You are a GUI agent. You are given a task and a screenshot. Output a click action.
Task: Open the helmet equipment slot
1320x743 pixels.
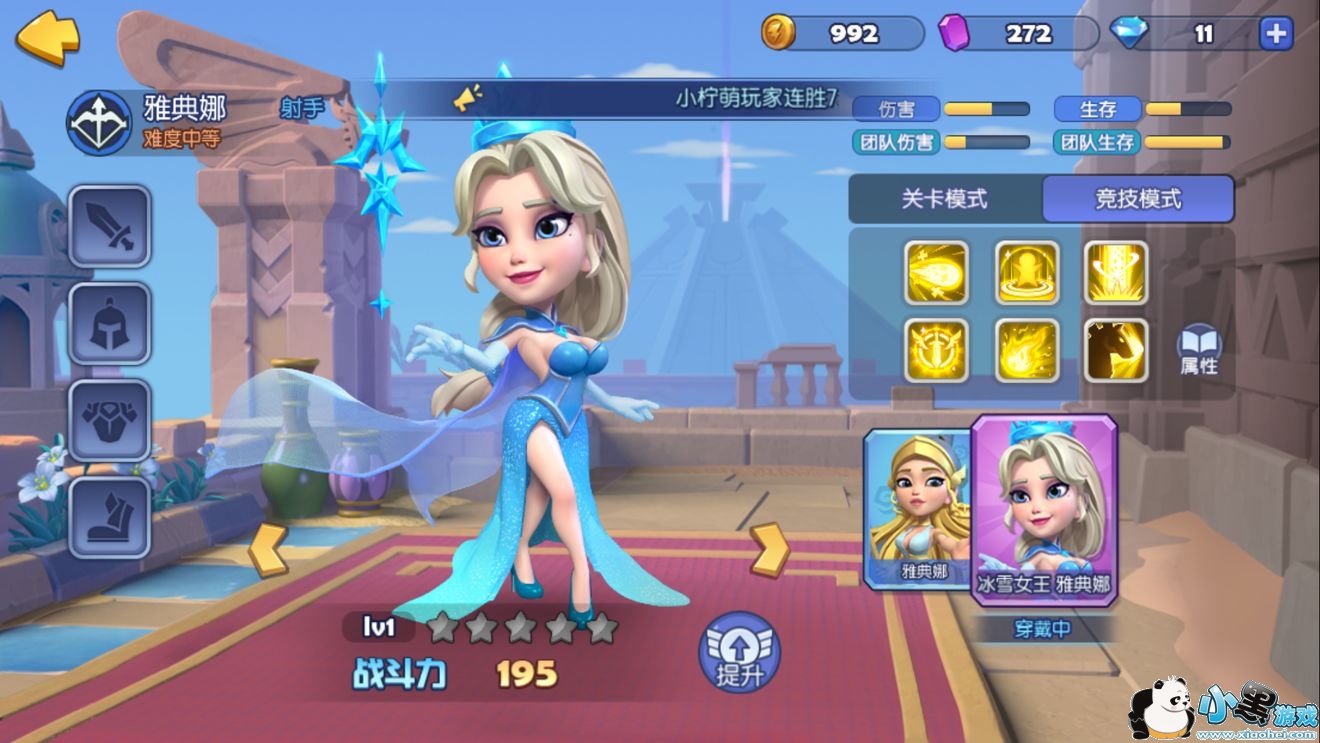110,323
